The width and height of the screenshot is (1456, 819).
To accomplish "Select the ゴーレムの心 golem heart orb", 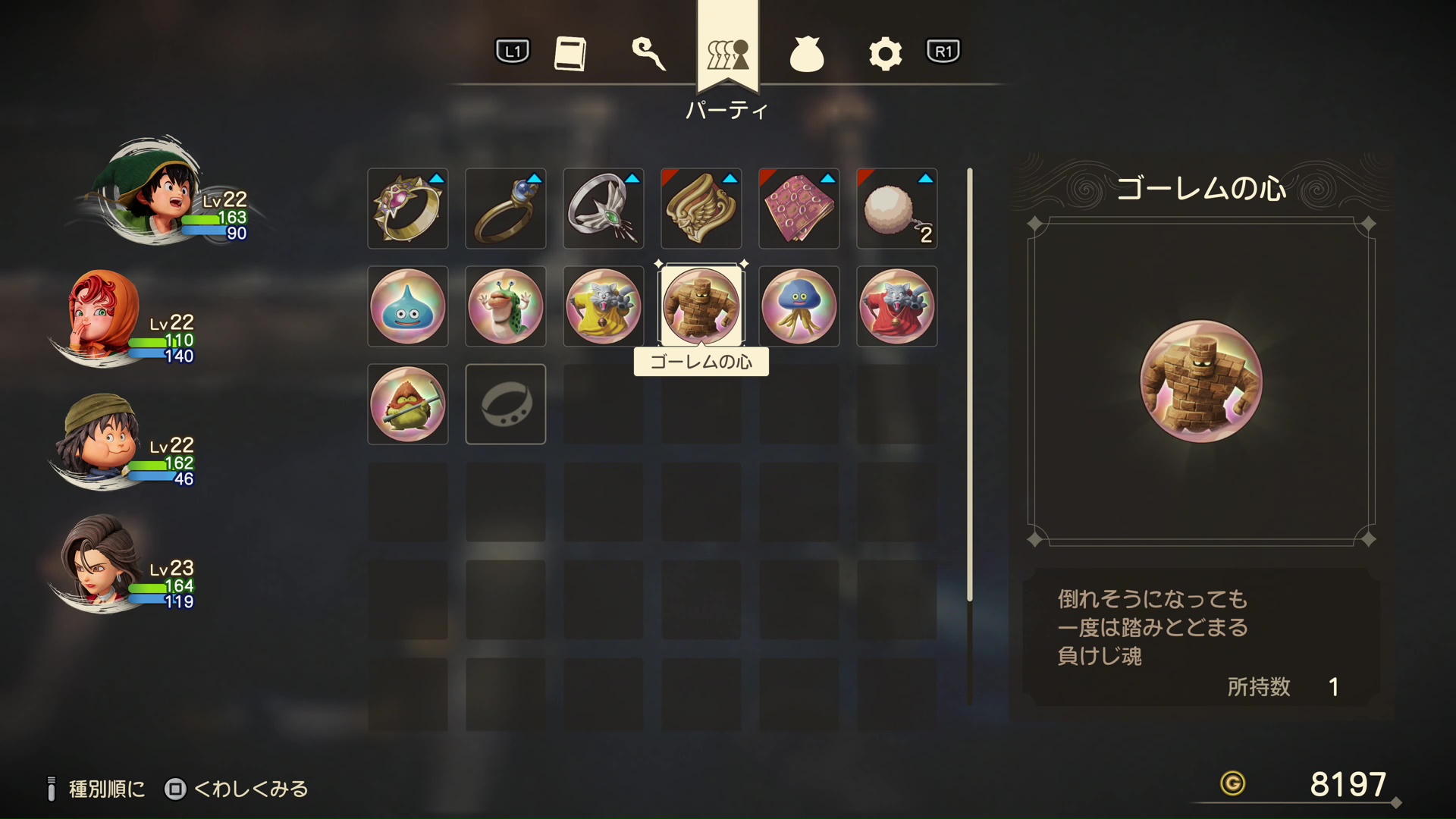I will pos(701,306).
